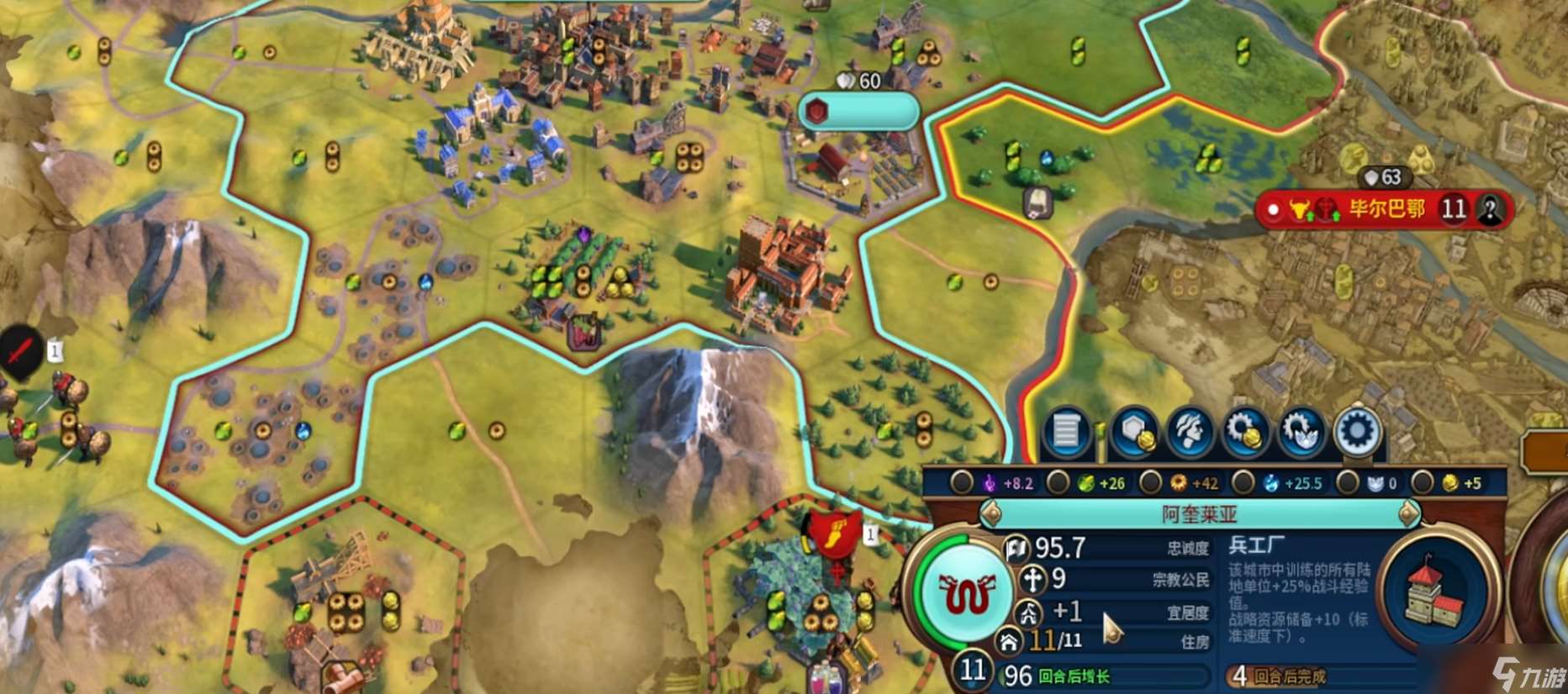Open the production queue gear button
The height and width of the screenshot is (694, 1568).
click(x=1357, y=432)
